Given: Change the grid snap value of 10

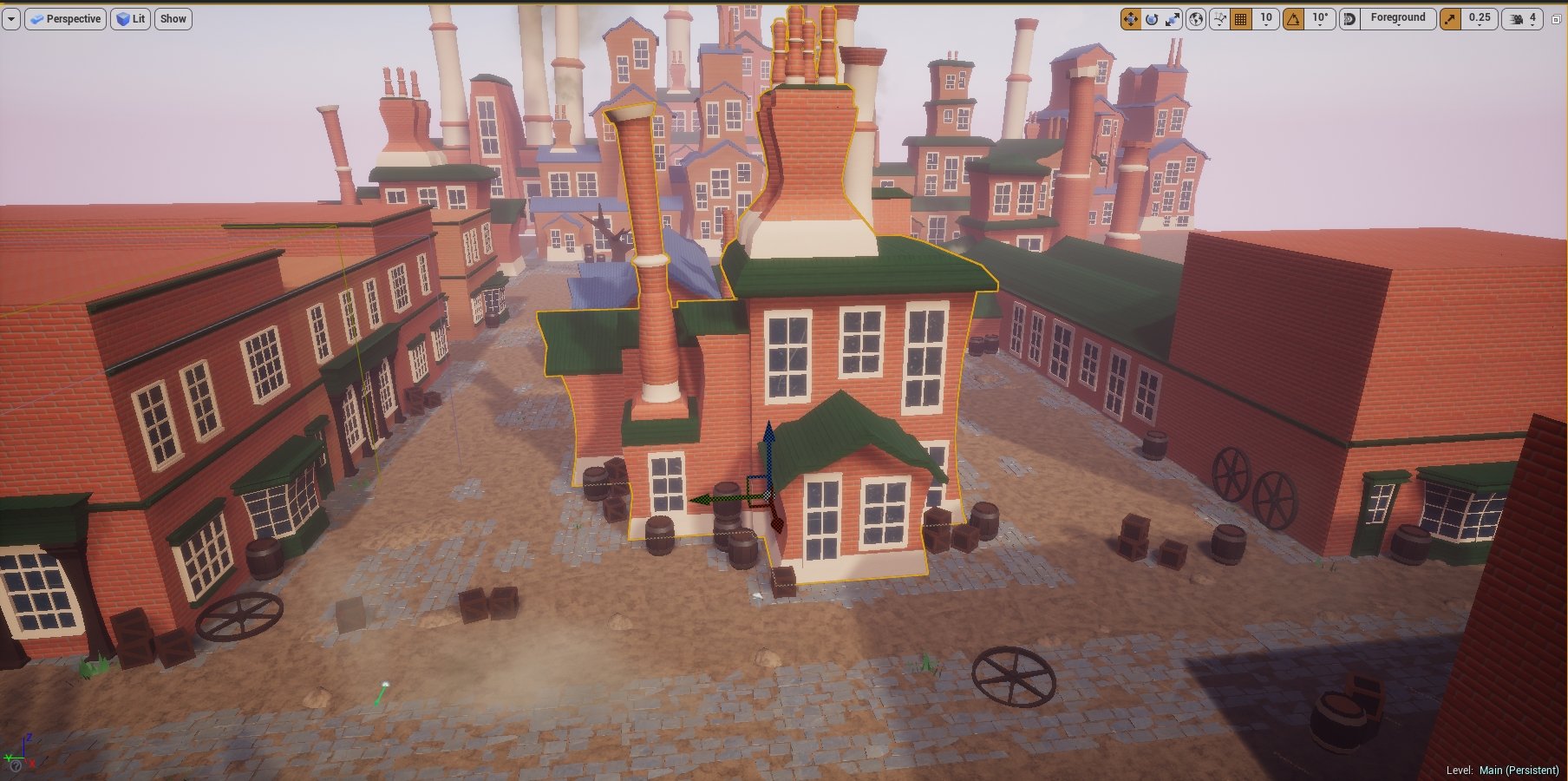Looking at the screenshot, I should coord(1266,19).
